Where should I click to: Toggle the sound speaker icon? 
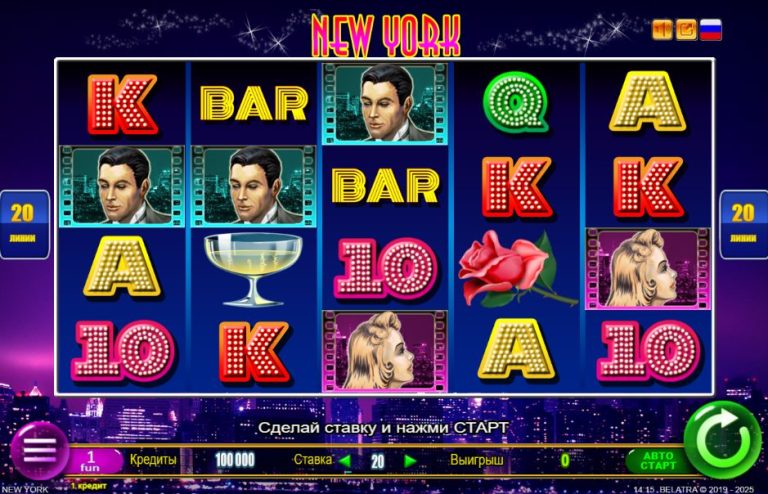click(662, 30)
